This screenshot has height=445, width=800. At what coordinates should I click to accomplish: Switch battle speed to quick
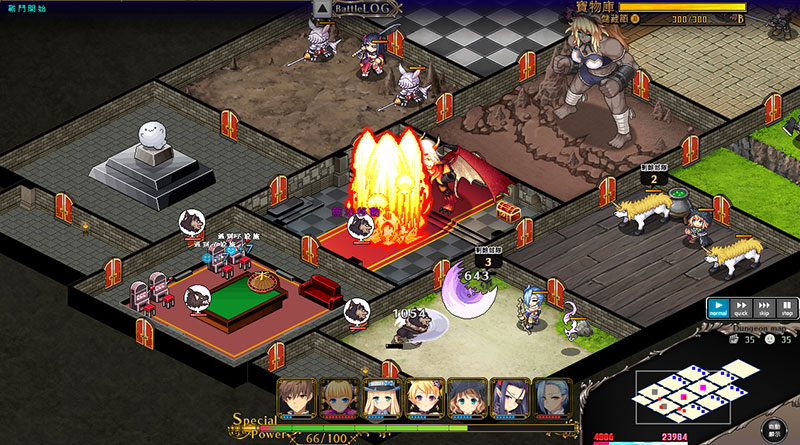(741, 309)
